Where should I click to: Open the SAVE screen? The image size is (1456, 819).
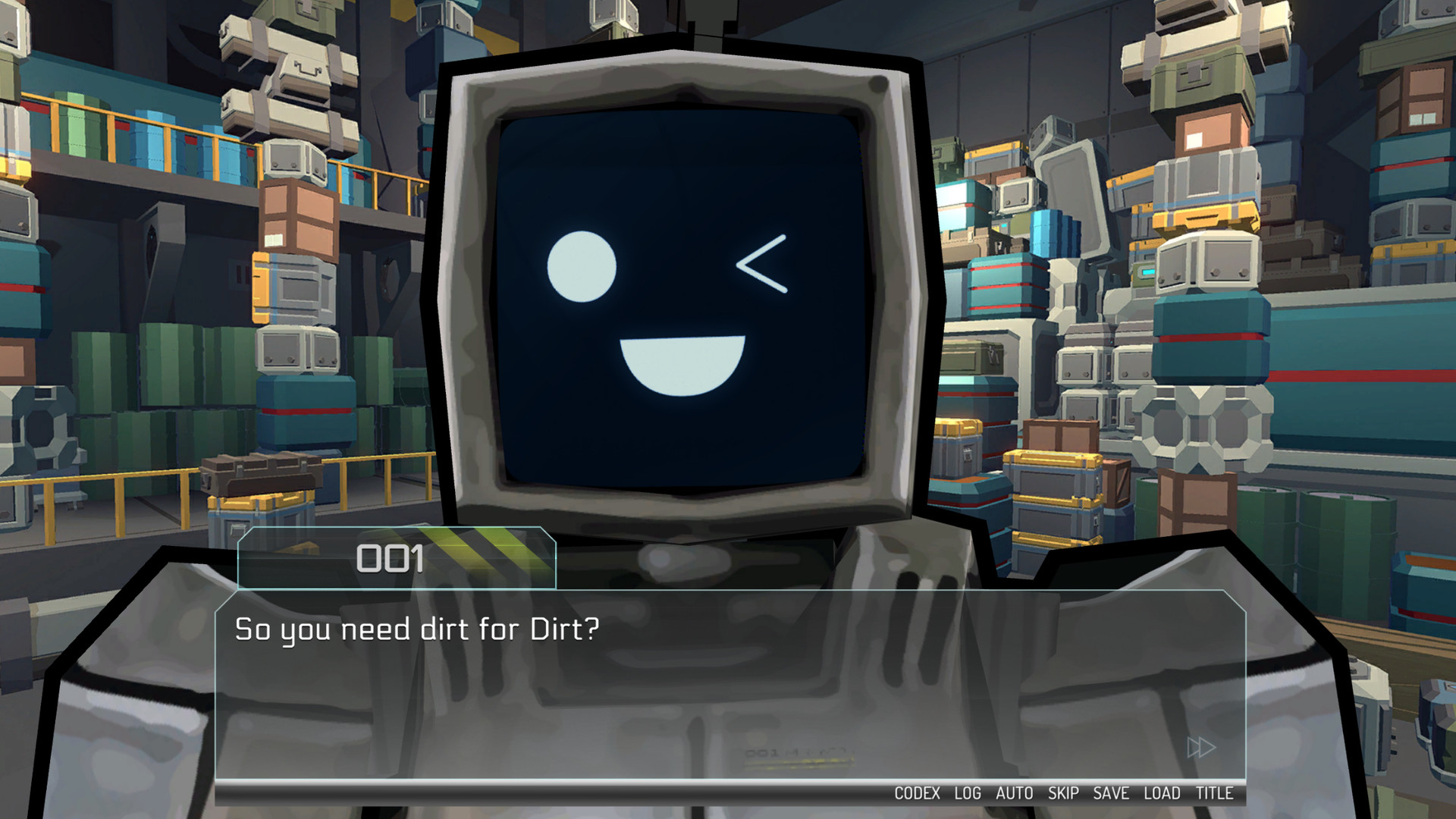point(1112,793)
